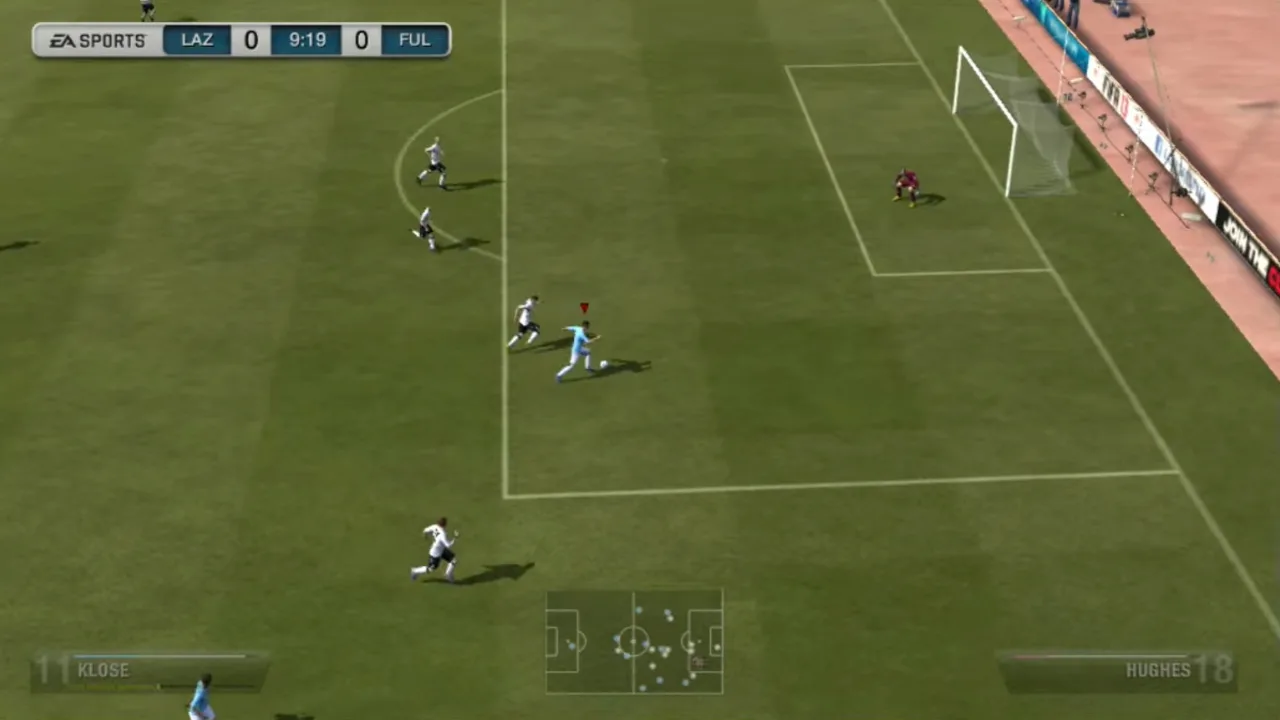Select the FUL label on the scoreboard
Image resolution: width=1280 pixels, height=720 pixels.
[x=414, y=40]
